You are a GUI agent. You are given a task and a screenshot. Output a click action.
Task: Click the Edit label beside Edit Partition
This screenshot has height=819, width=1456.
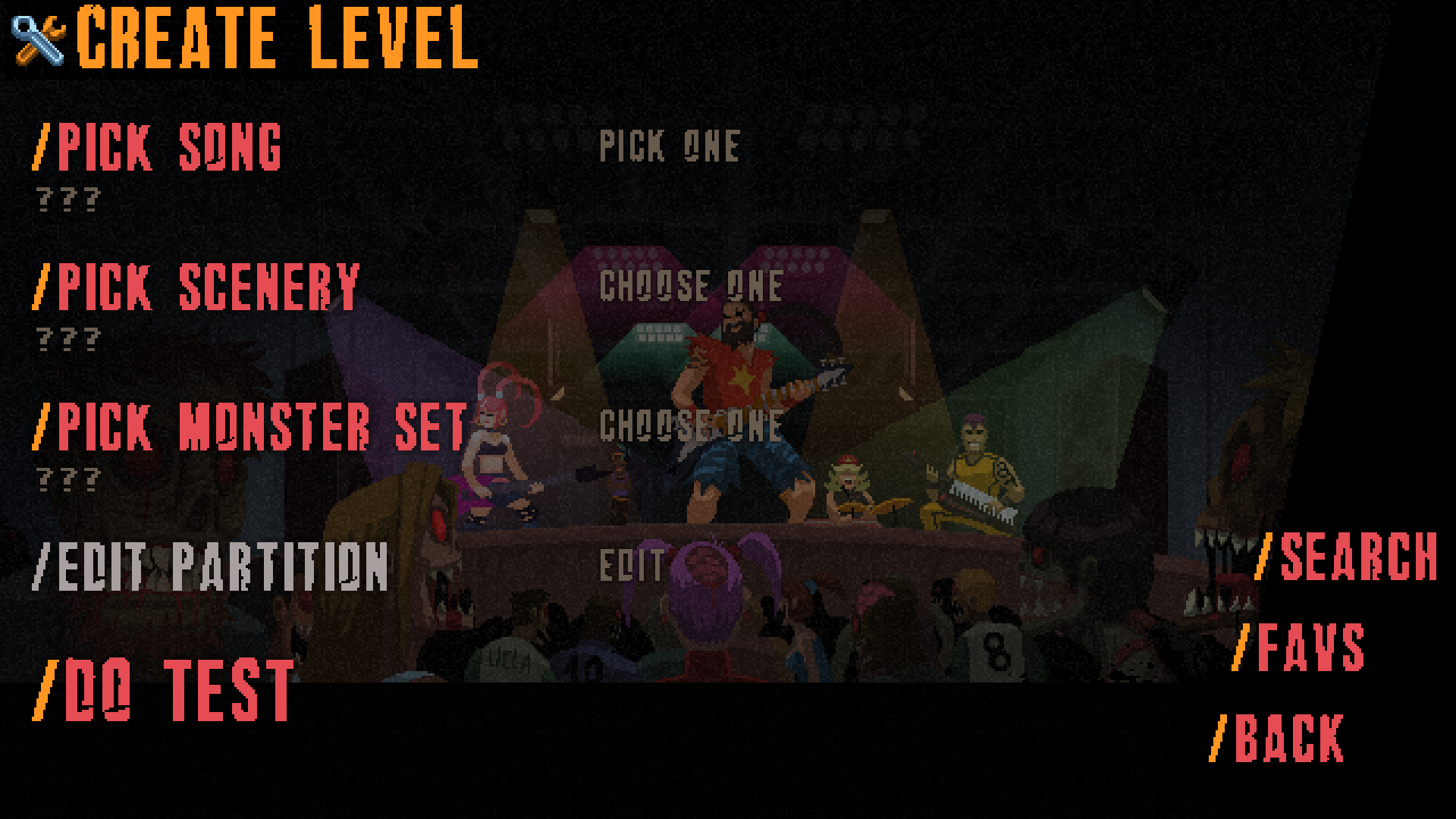[x=632, y=566]
